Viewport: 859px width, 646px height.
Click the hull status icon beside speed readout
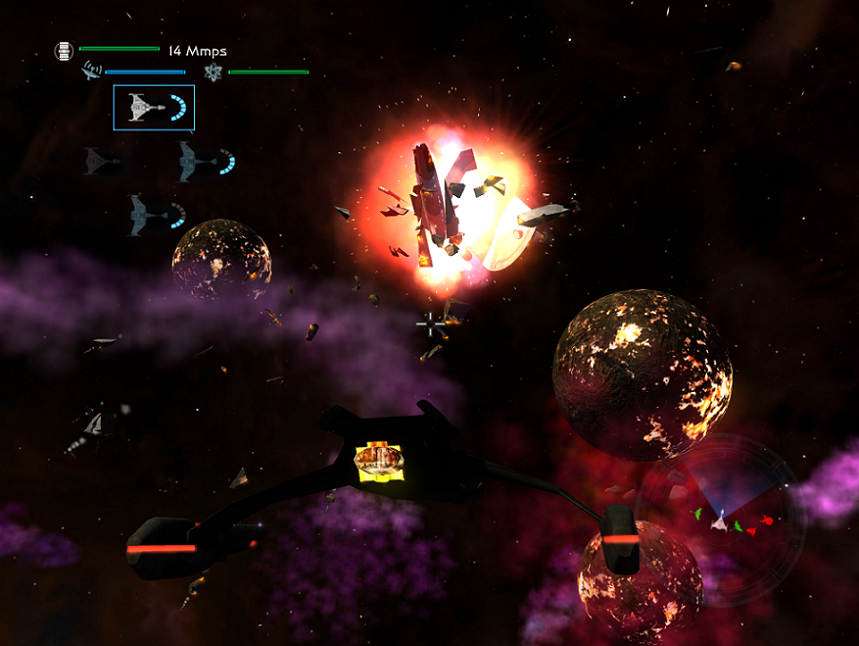tap(65, 50)
